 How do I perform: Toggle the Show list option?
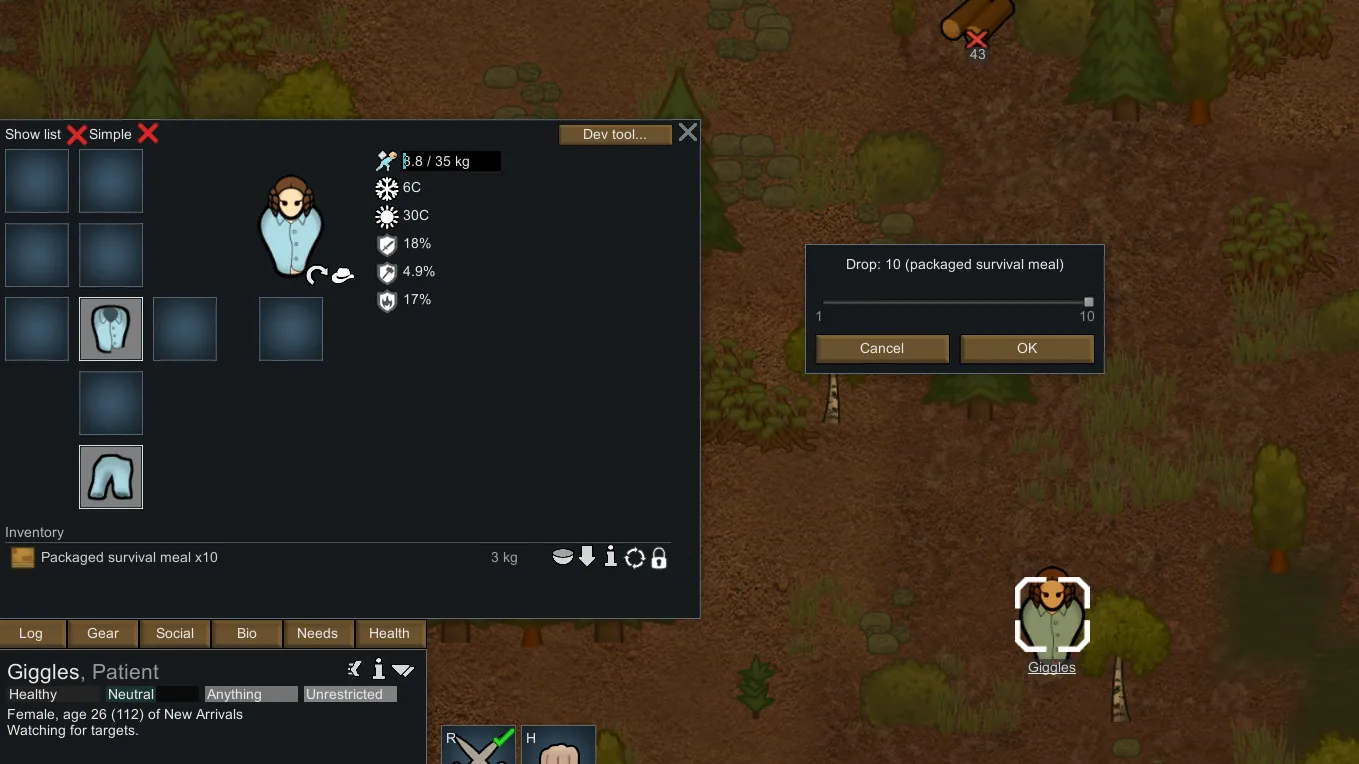pyautogui.click(x=76, y=134)
